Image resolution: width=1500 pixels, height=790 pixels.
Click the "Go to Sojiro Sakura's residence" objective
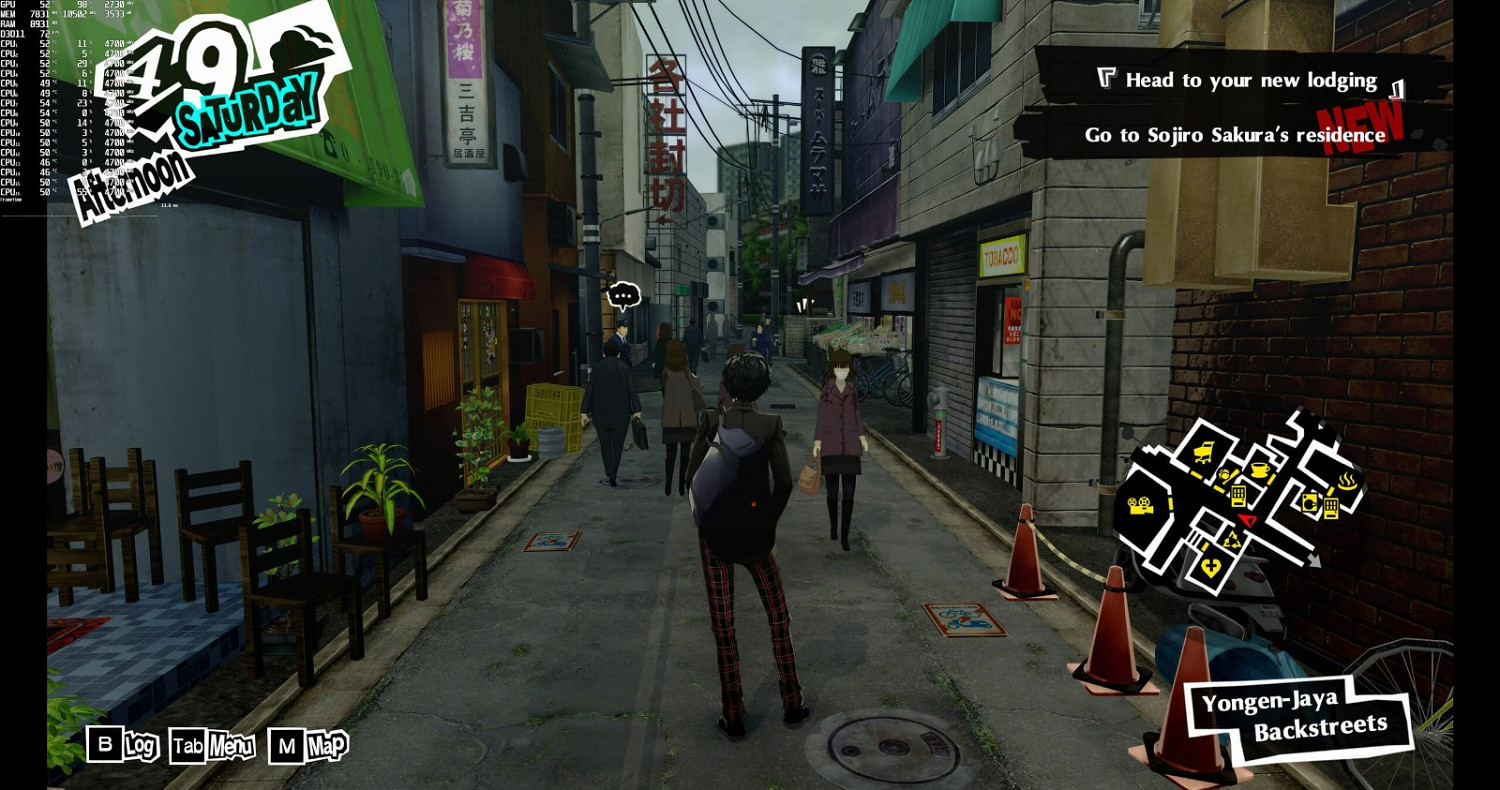pyautogui.click(x=1234, y=135)
